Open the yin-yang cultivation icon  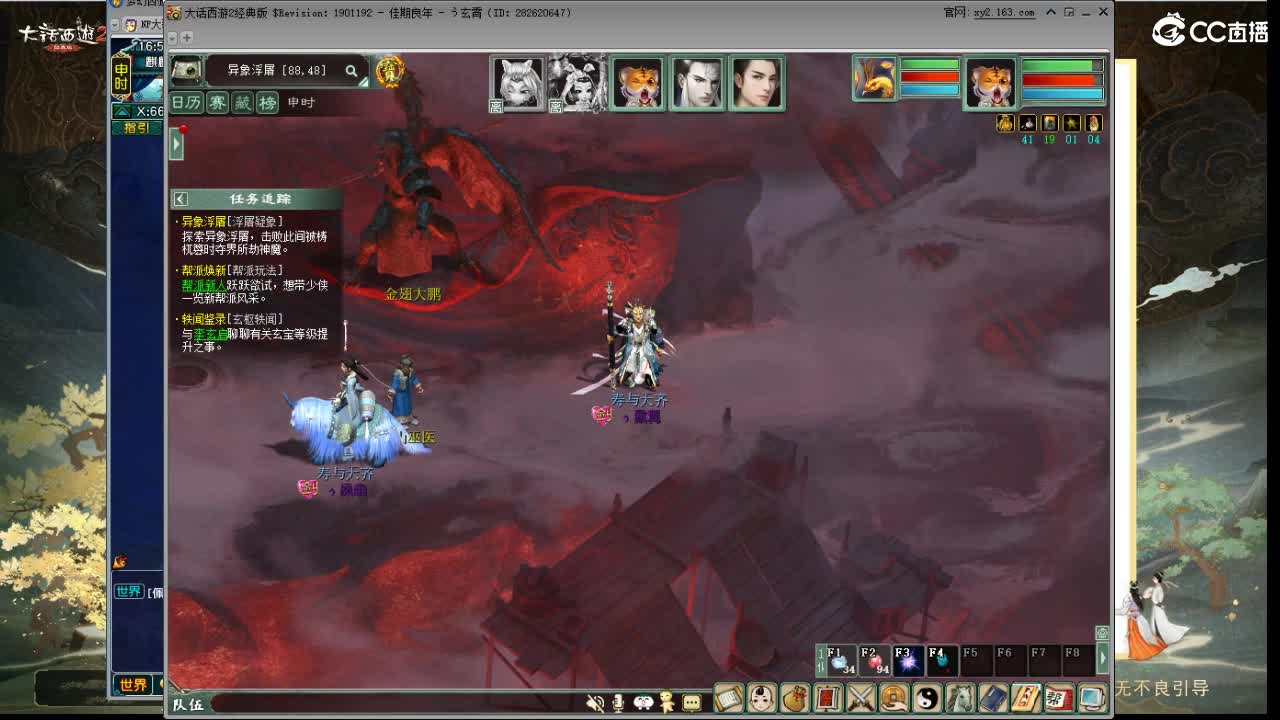(928, 700)
